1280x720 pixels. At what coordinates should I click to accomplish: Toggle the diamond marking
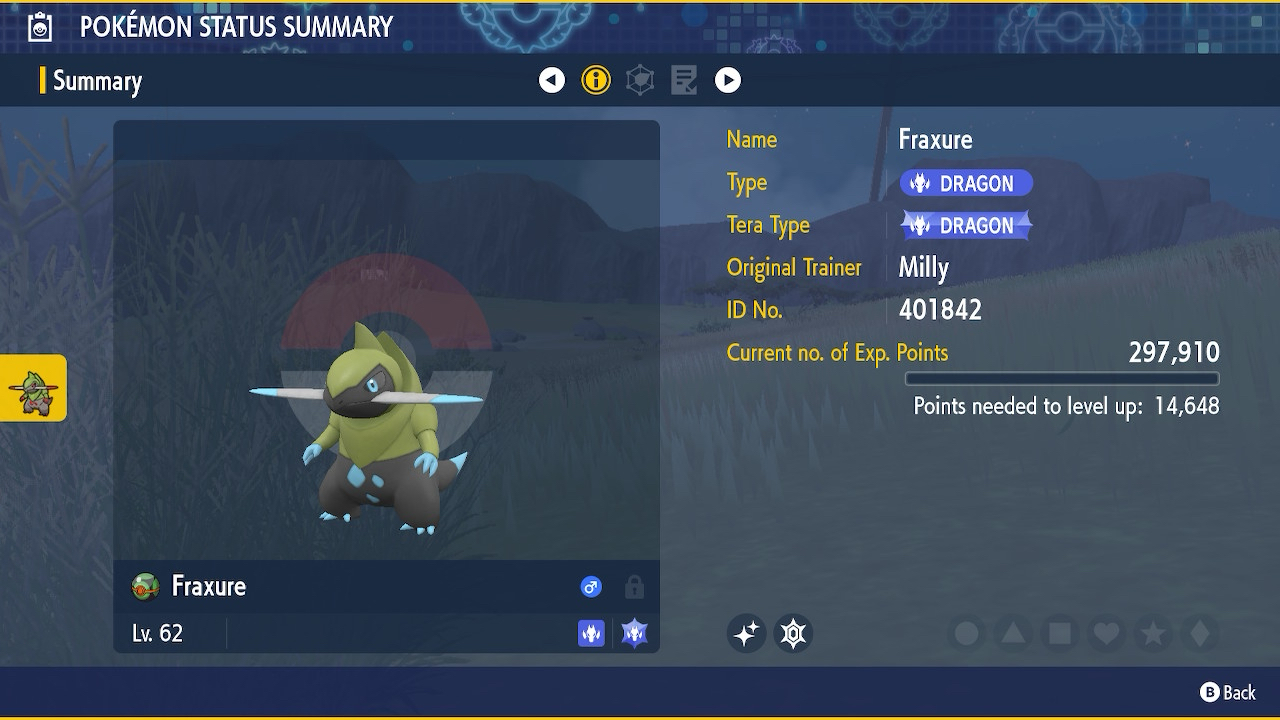point(1199,633)
